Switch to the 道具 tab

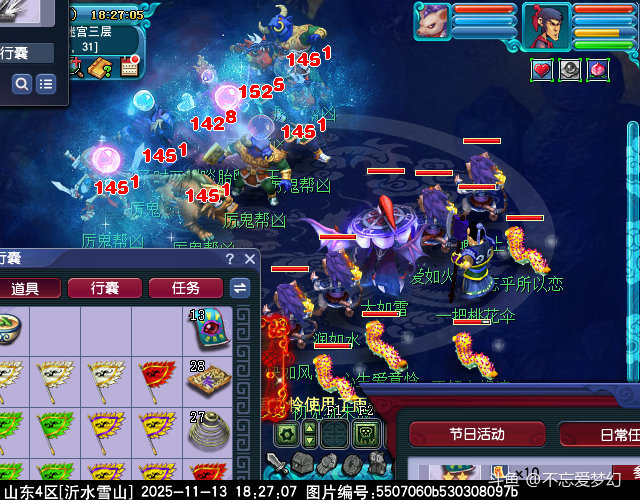pos(25,288)
